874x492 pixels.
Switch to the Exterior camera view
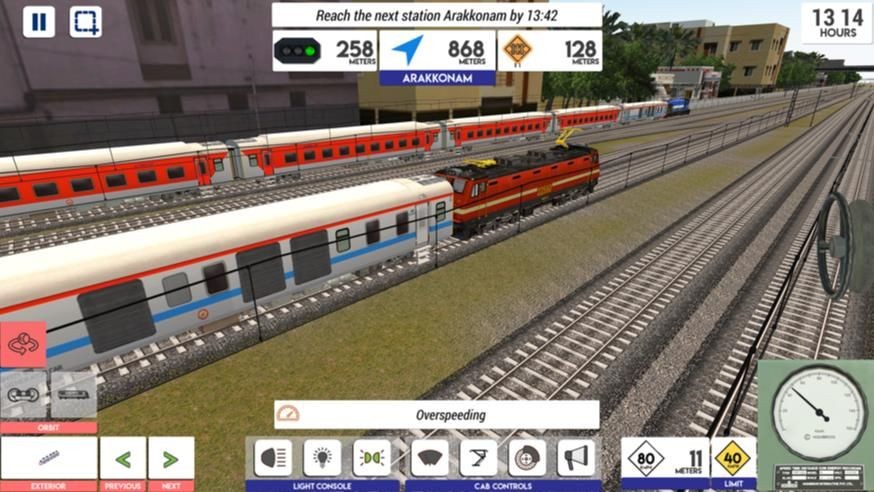click(48, 458)
